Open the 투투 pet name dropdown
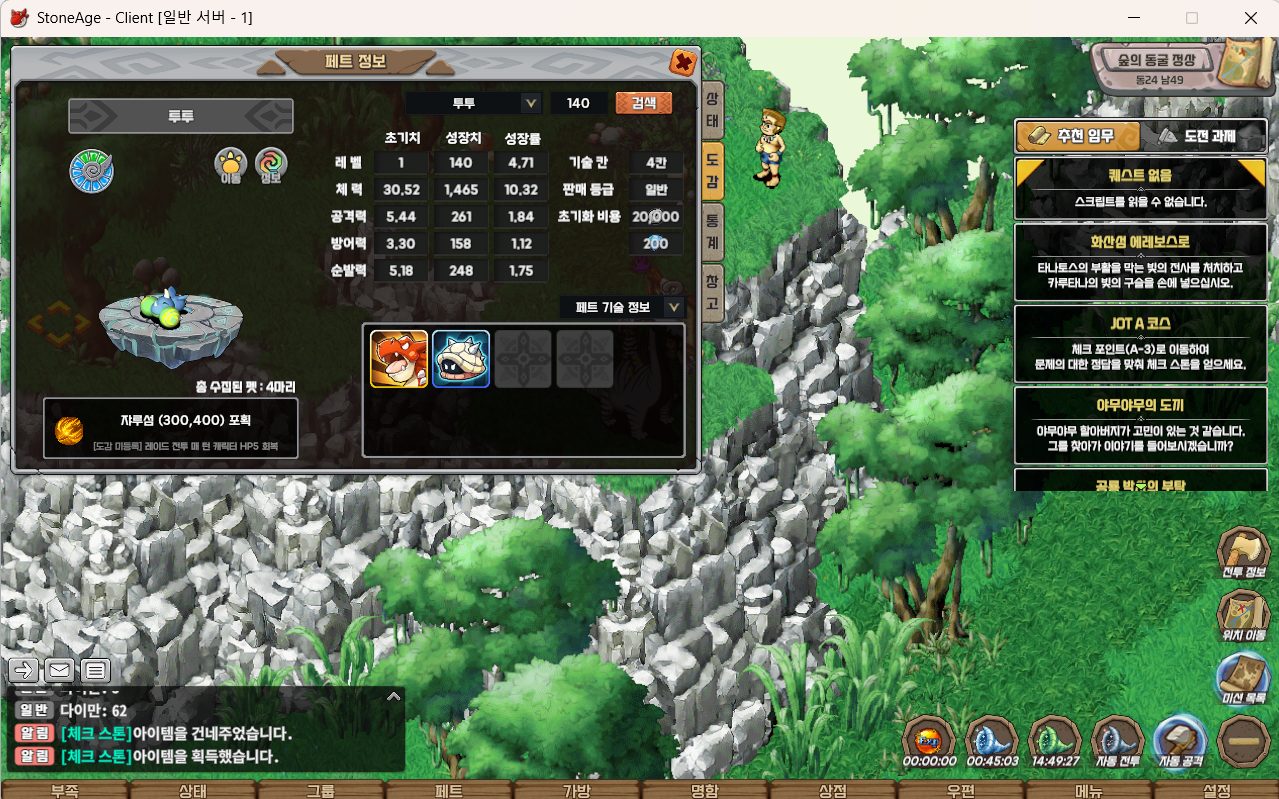1279x799 pixels. pyautogui.click(x=531, y=103)
